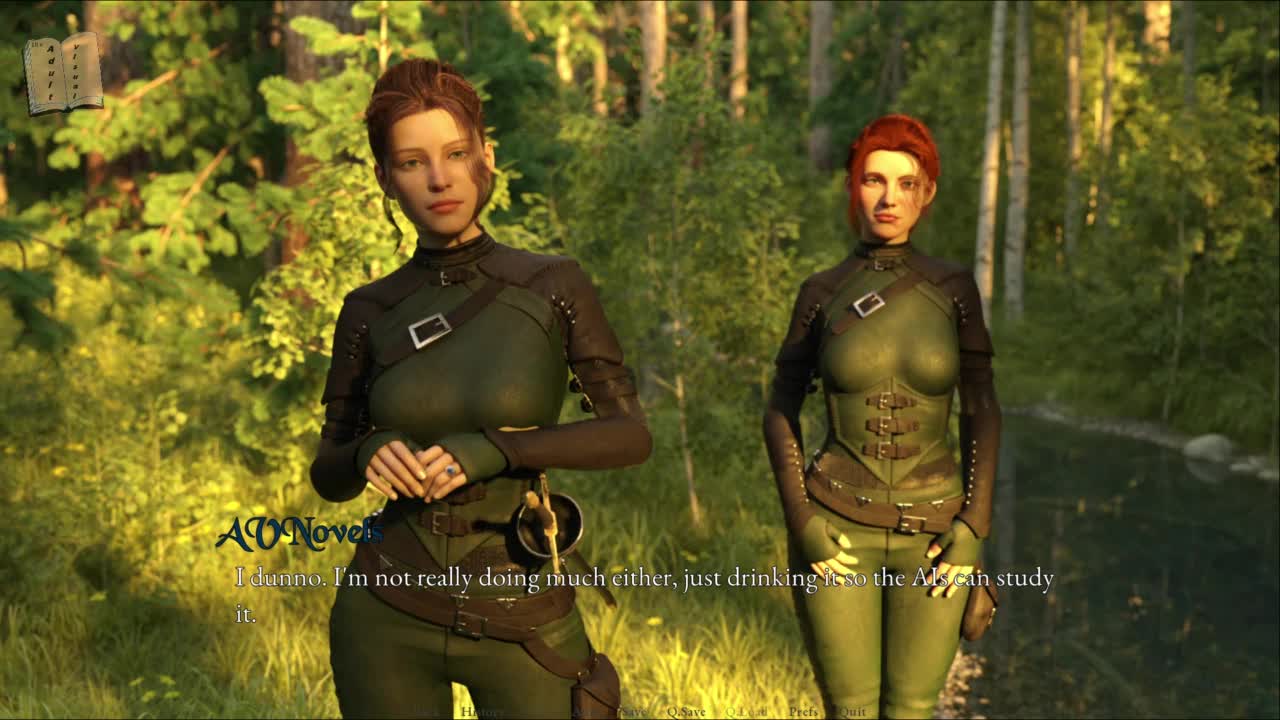
Task: Open the Save menu
Action: tap(634, 712)
